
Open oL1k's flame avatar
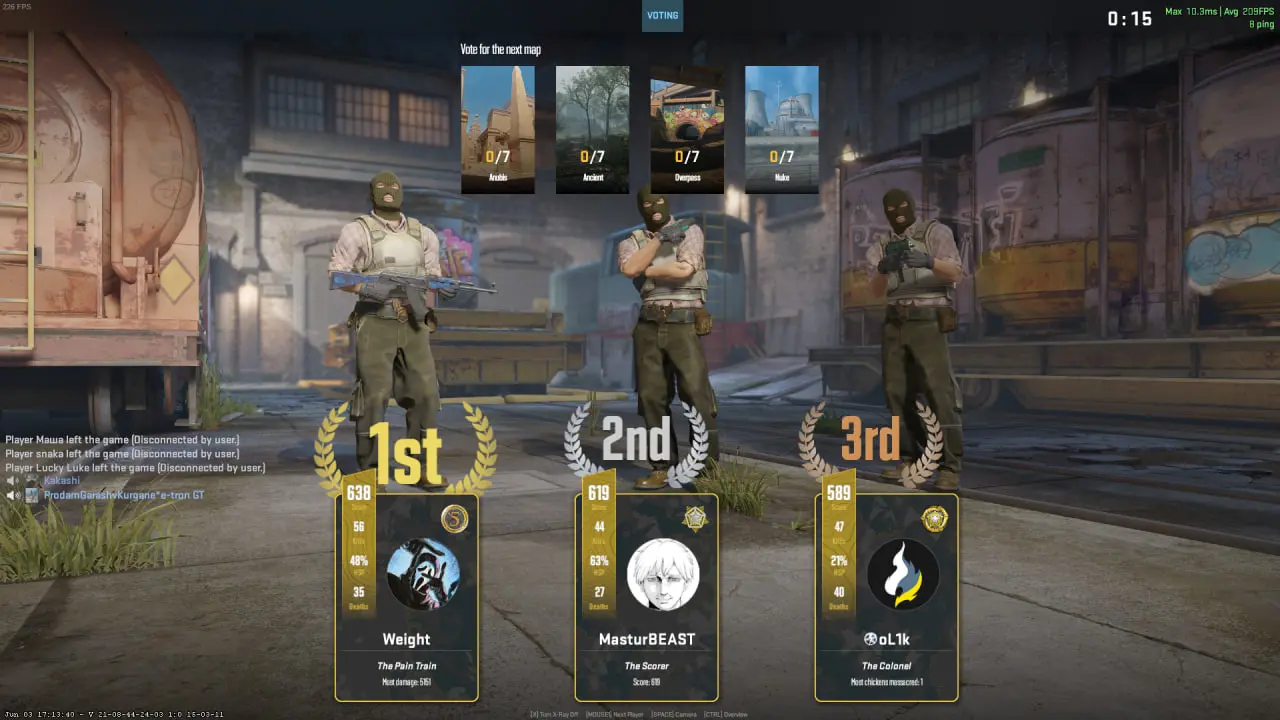[x=902, y=575]
